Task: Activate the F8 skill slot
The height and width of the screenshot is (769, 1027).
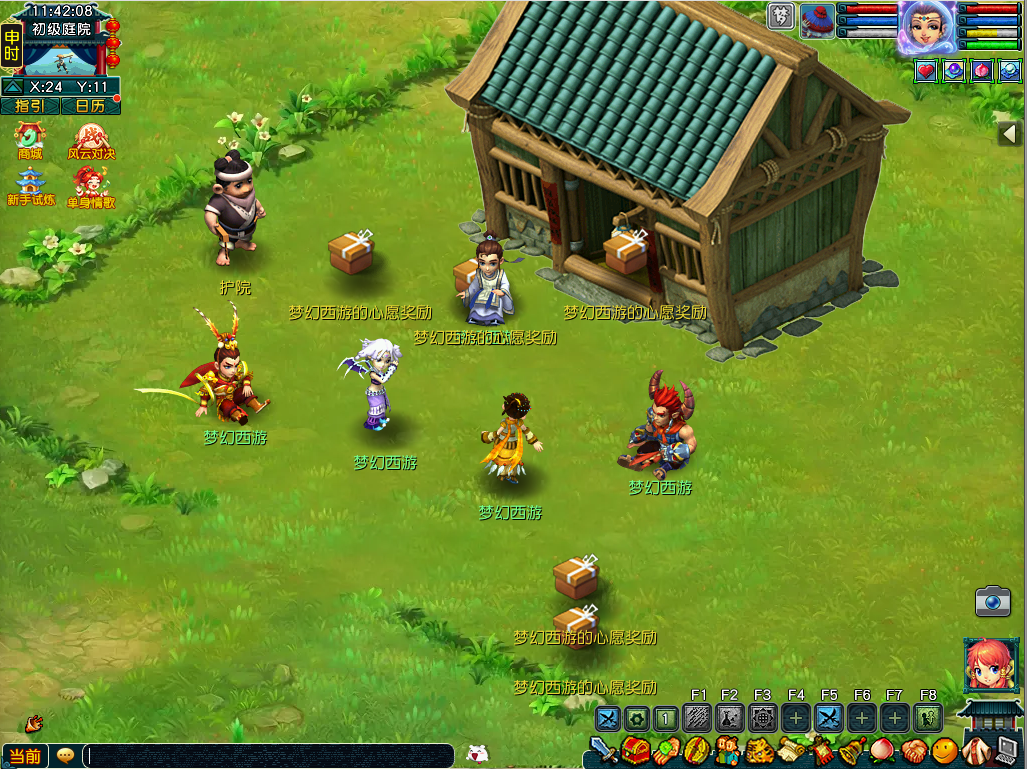Action: tap(927, 717)
